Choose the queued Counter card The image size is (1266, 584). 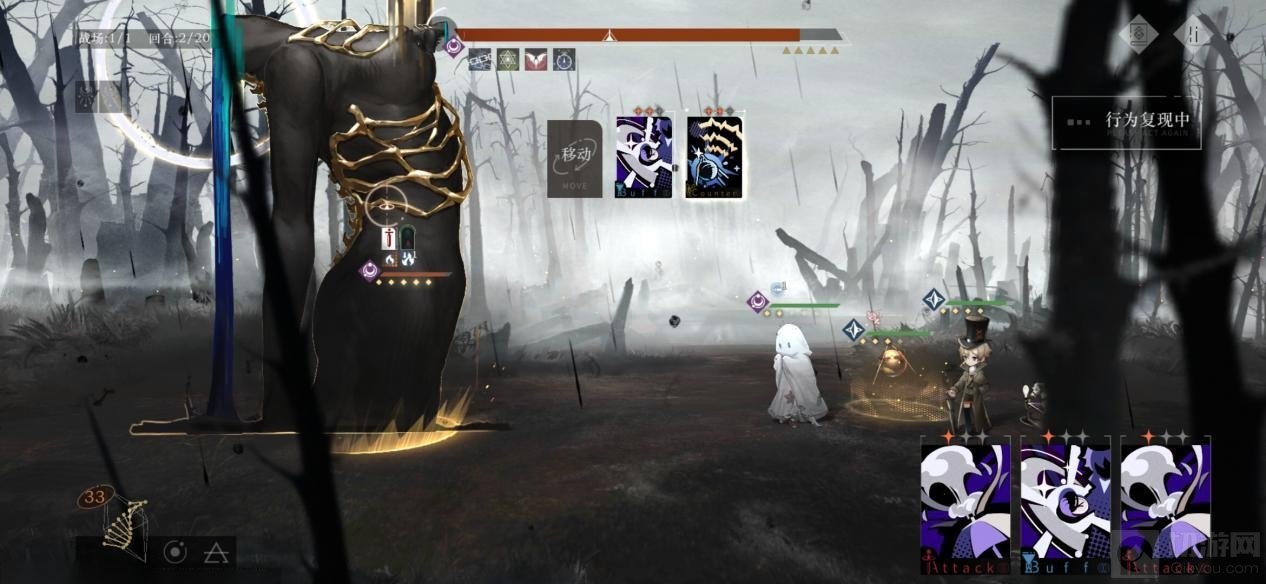tap(714, 157)
